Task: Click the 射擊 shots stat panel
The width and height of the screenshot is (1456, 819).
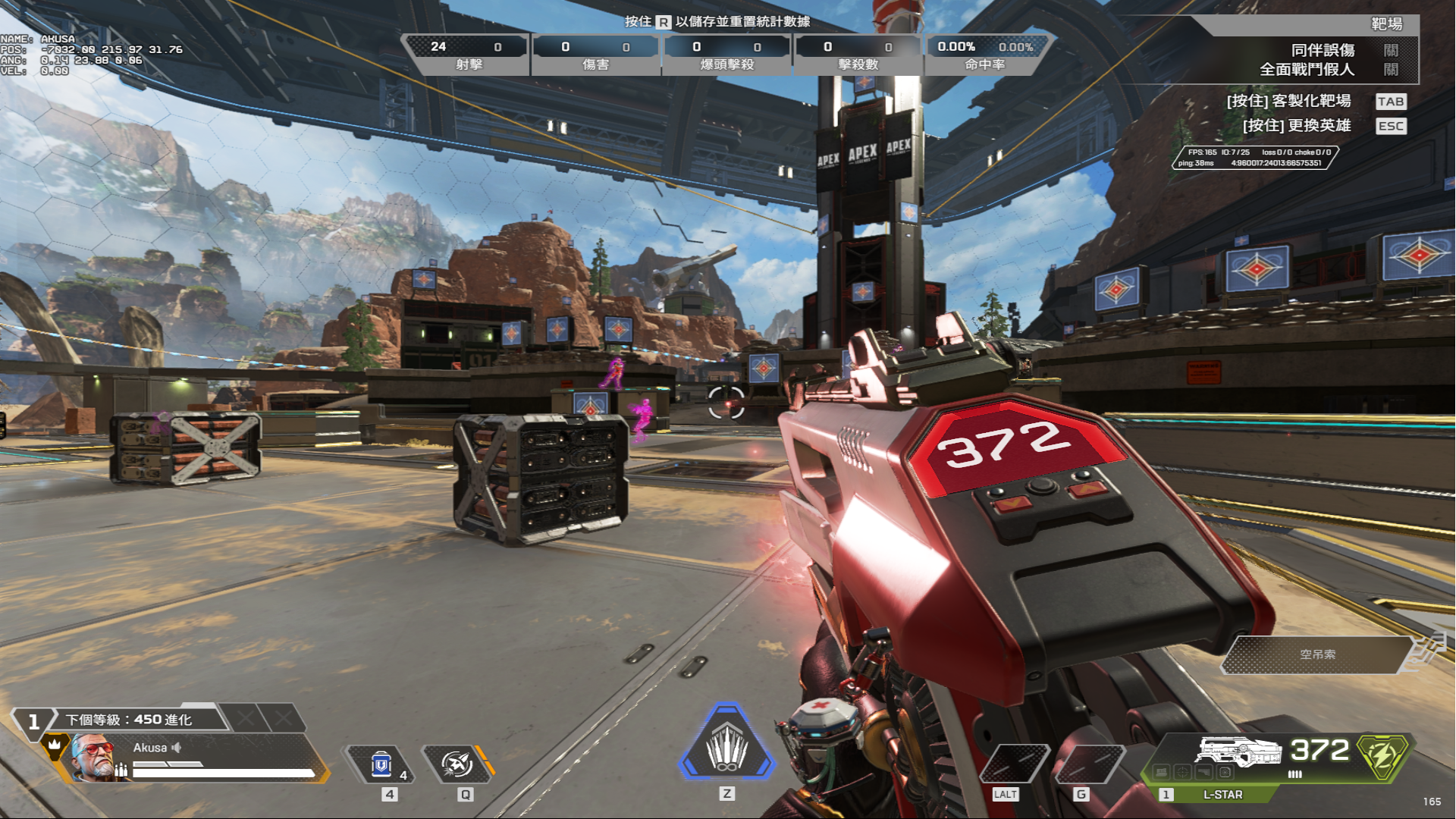Action: 468,55
